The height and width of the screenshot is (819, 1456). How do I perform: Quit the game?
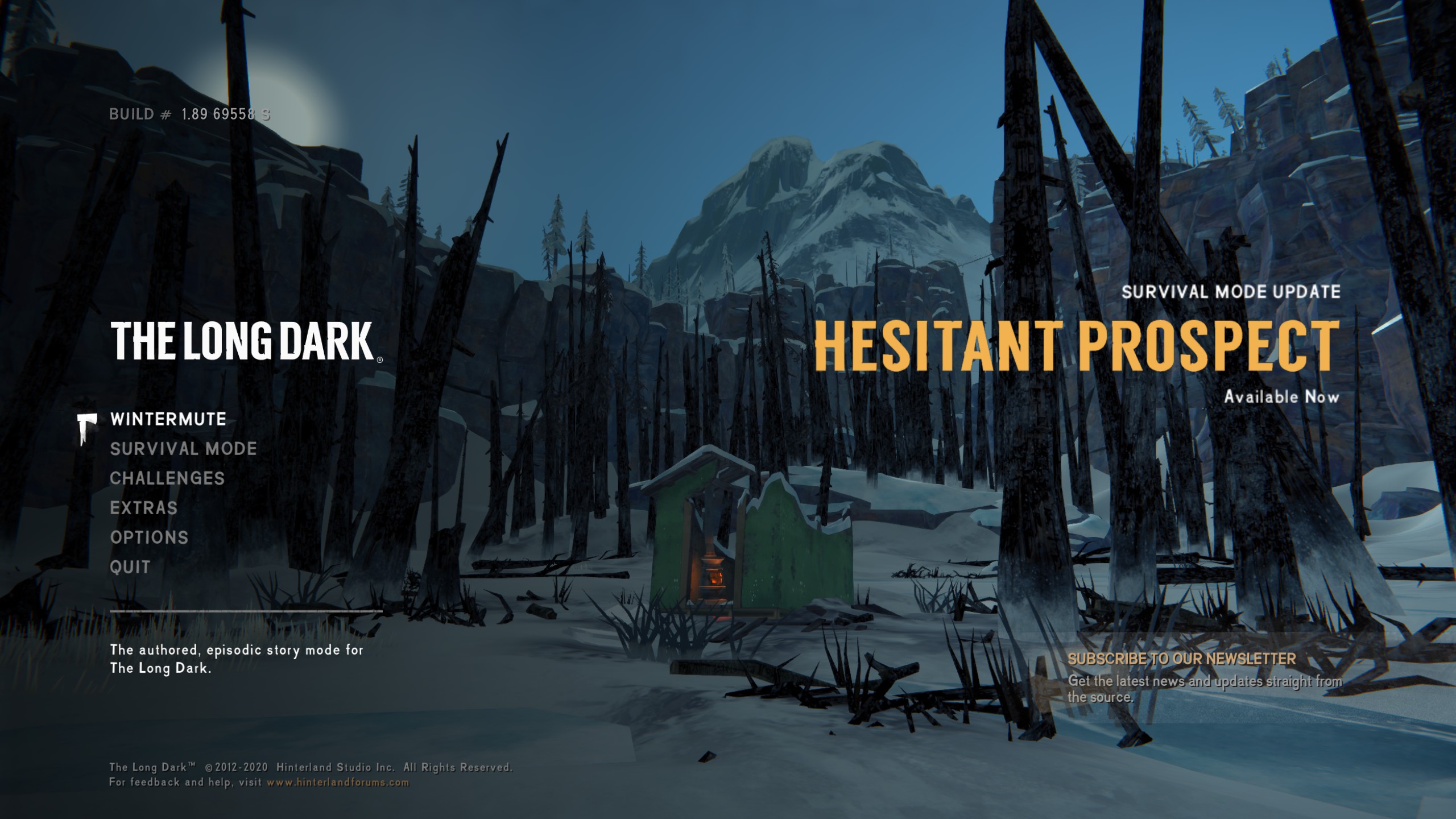[130, 567]
